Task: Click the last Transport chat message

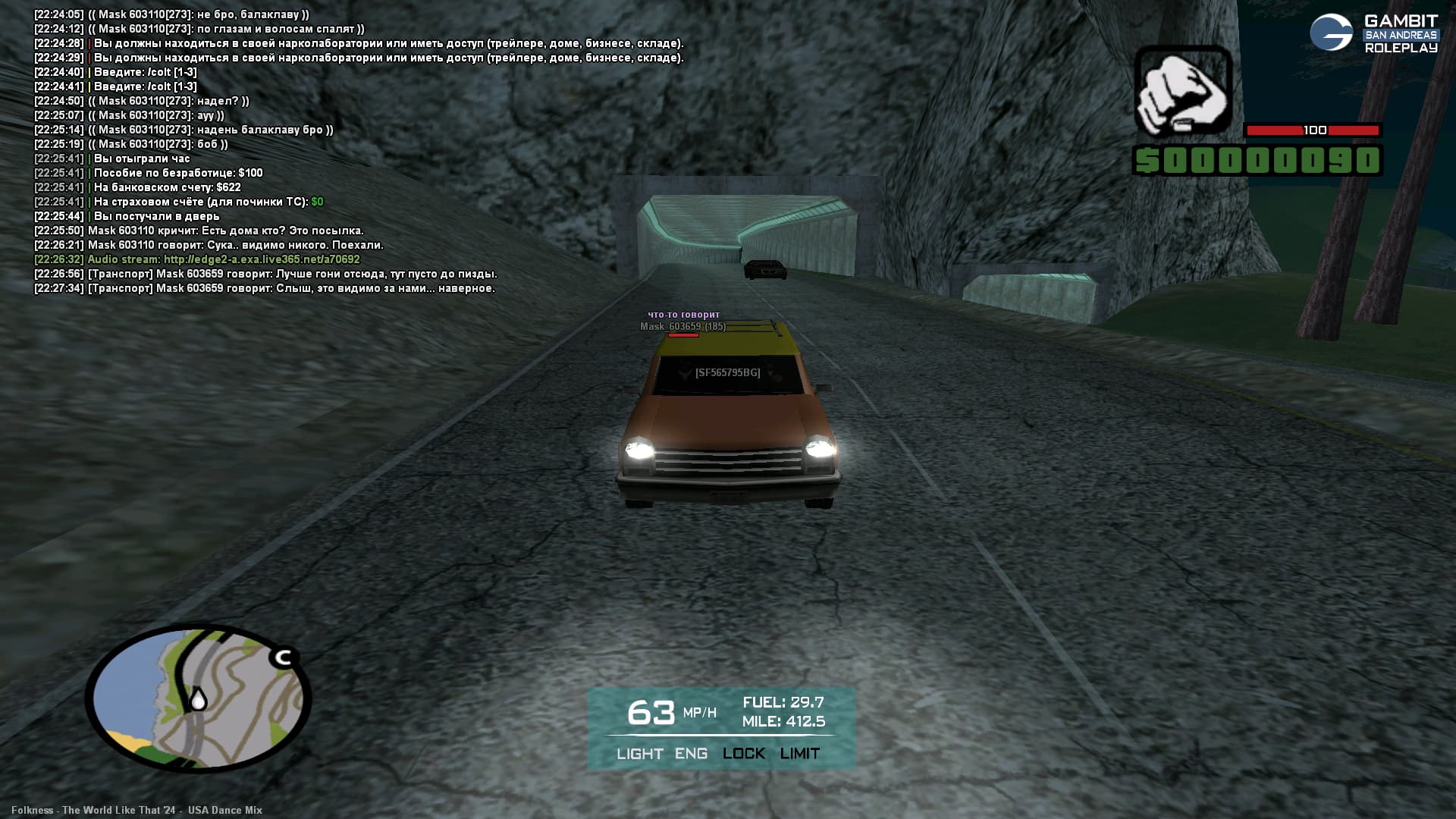Action: pyautogui.click(x=290, y=288)
